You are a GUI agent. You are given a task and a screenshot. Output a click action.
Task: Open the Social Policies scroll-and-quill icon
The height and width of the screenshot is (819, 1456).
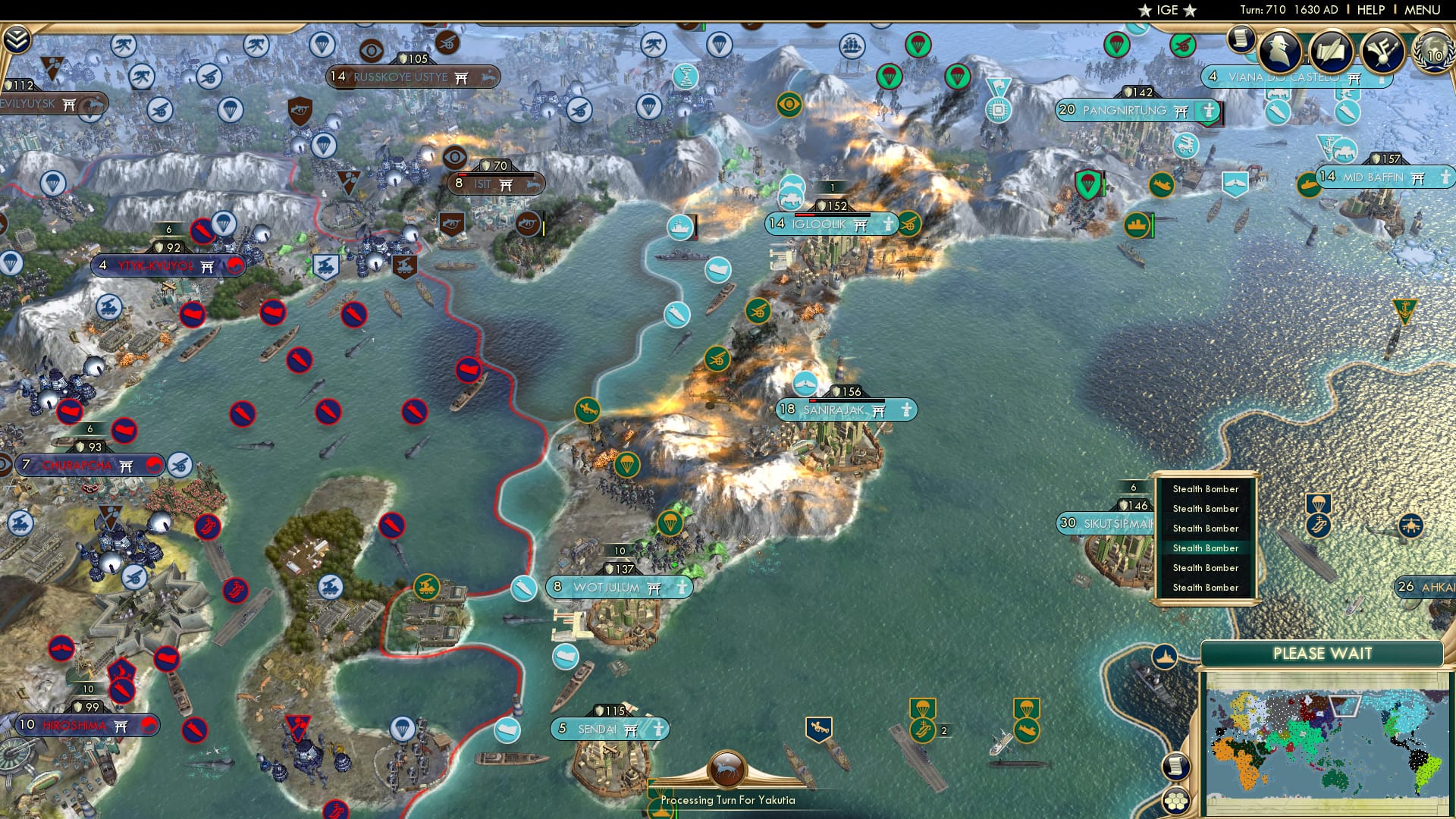[1332, 52]
